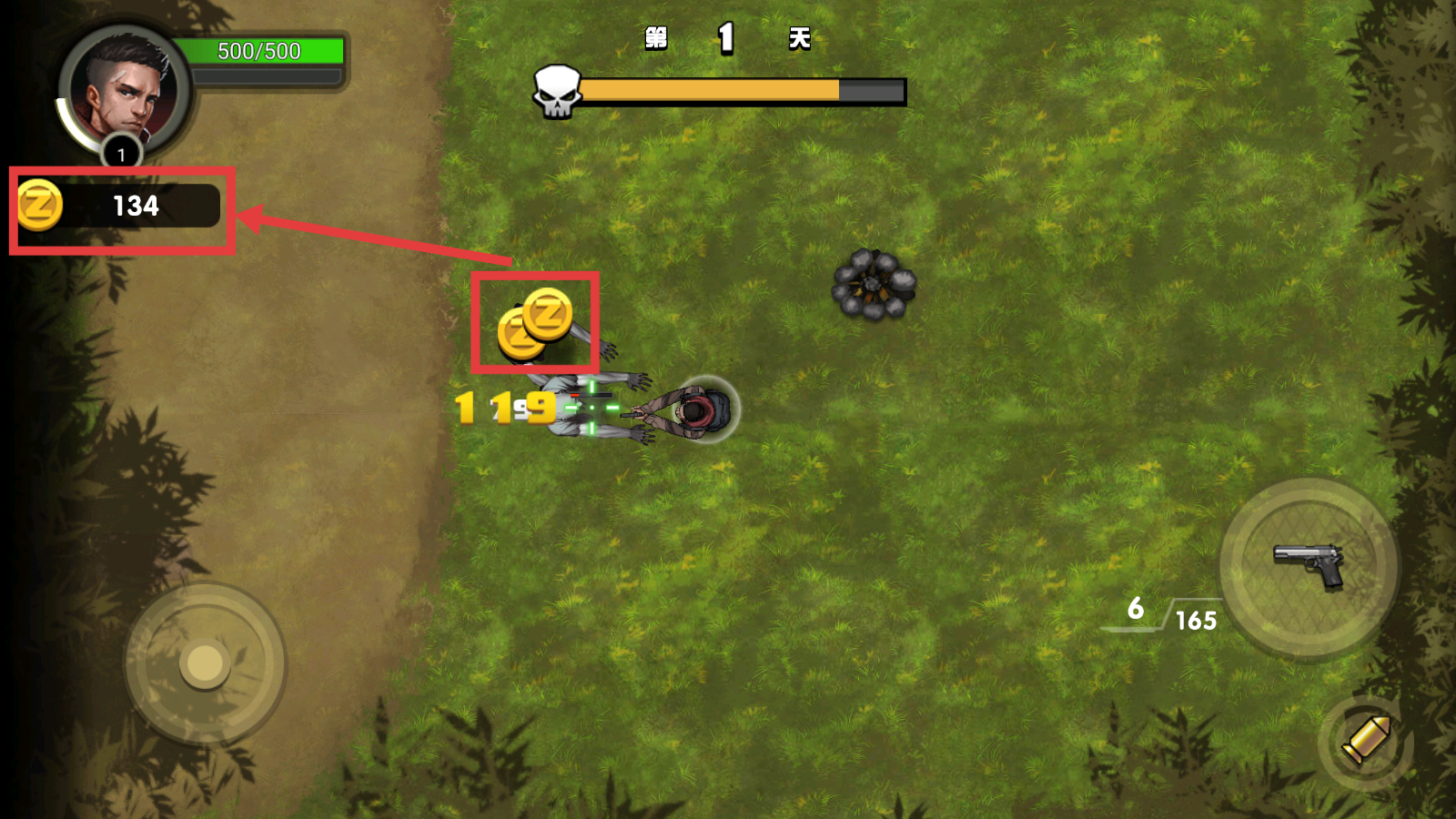Tap the gold Z coin counter
This screenshot has height=819, width=1456.
click(120, 207)
